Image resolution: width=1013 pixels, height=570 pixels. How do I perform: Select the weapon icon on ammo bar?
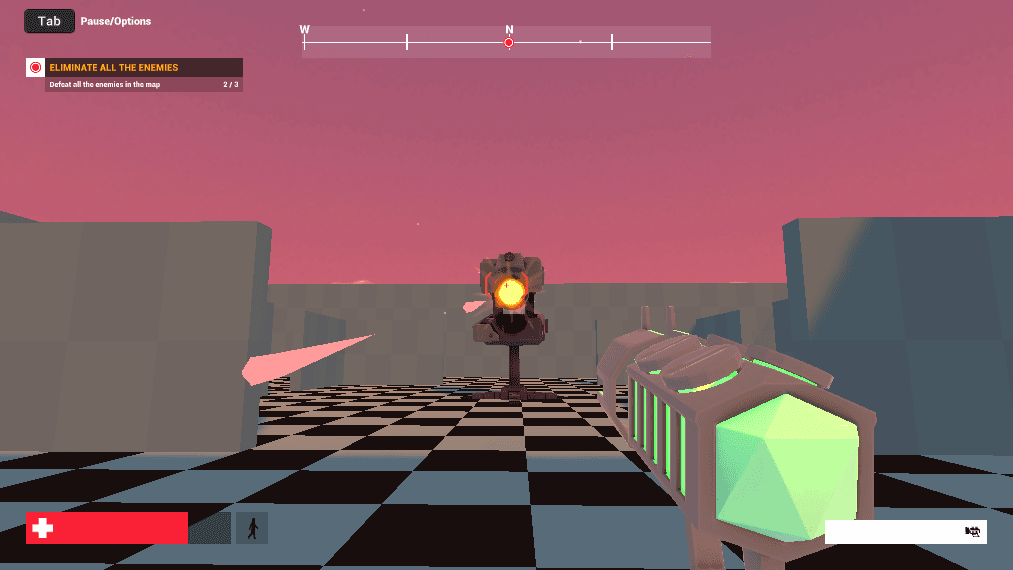click(x=971, y=532)
